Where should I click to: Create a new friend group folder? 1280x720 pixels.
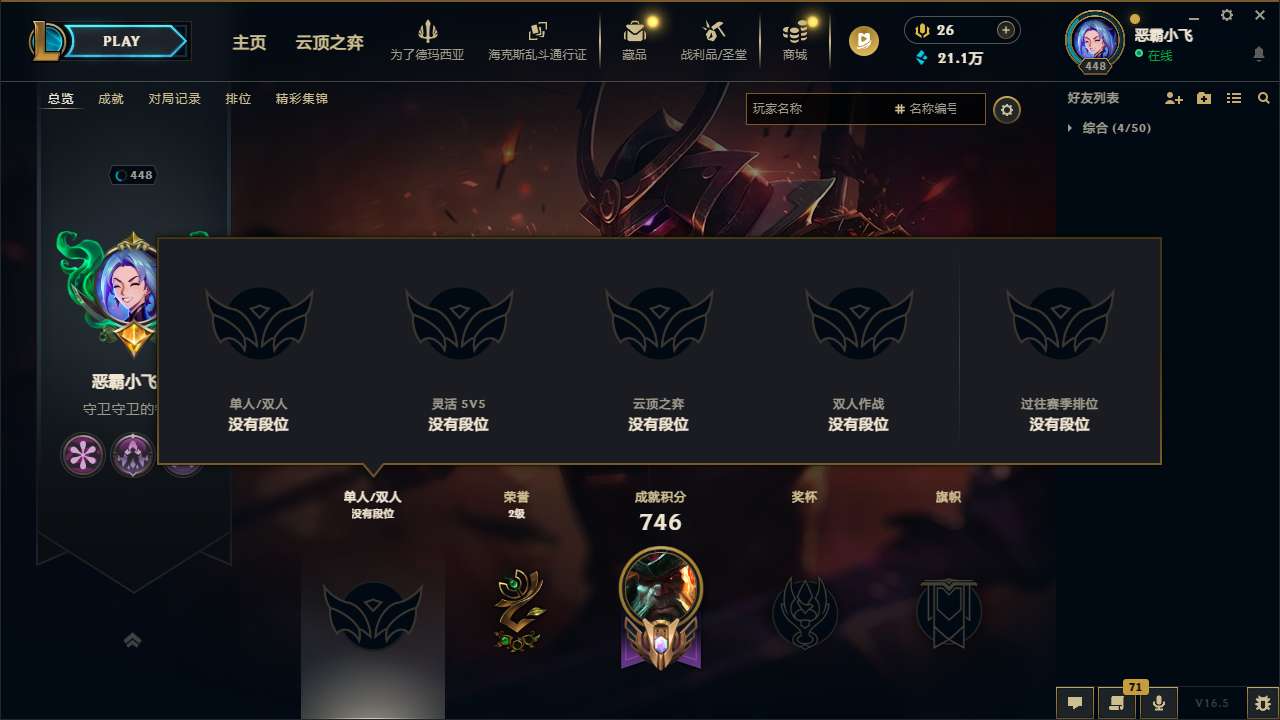(1203, 98)
